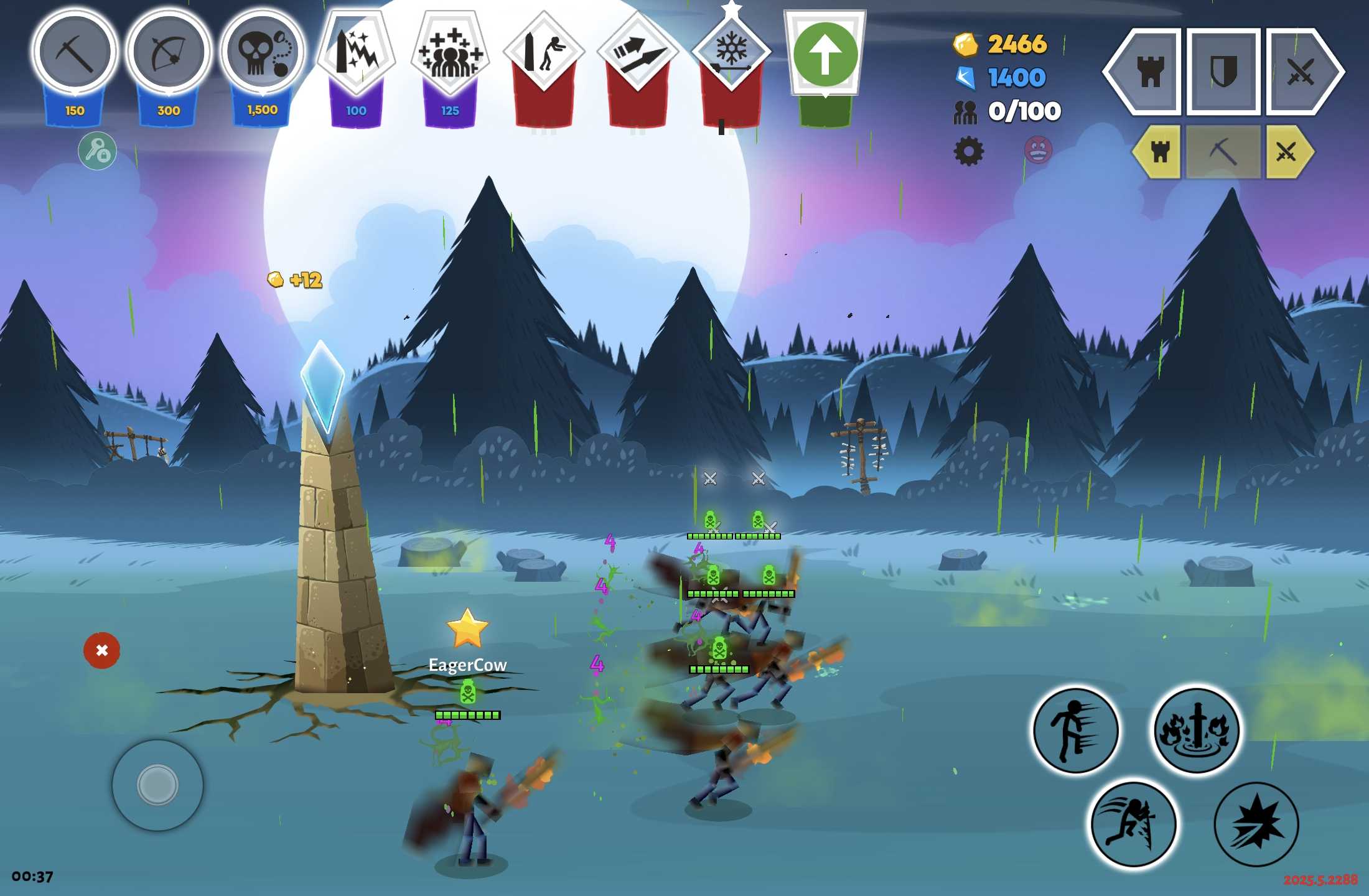The image size is (1369, 896).
Task: Train an archer unit costing 300
Action: (x=169, y=53)
